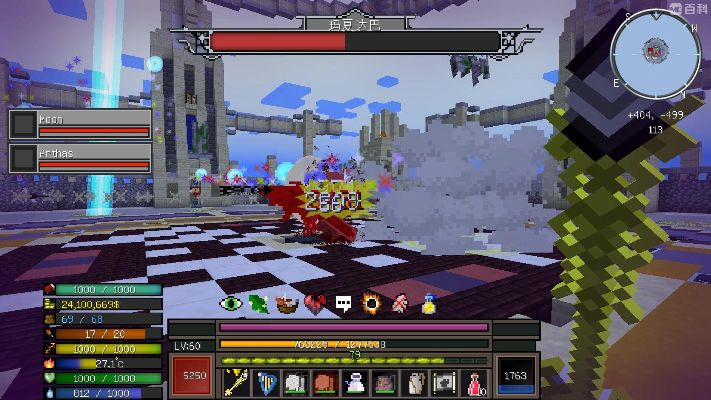Viewport: 711px width, 400px height.
Task: Open the speech bubble chat icon
Action: pos(343,303)
